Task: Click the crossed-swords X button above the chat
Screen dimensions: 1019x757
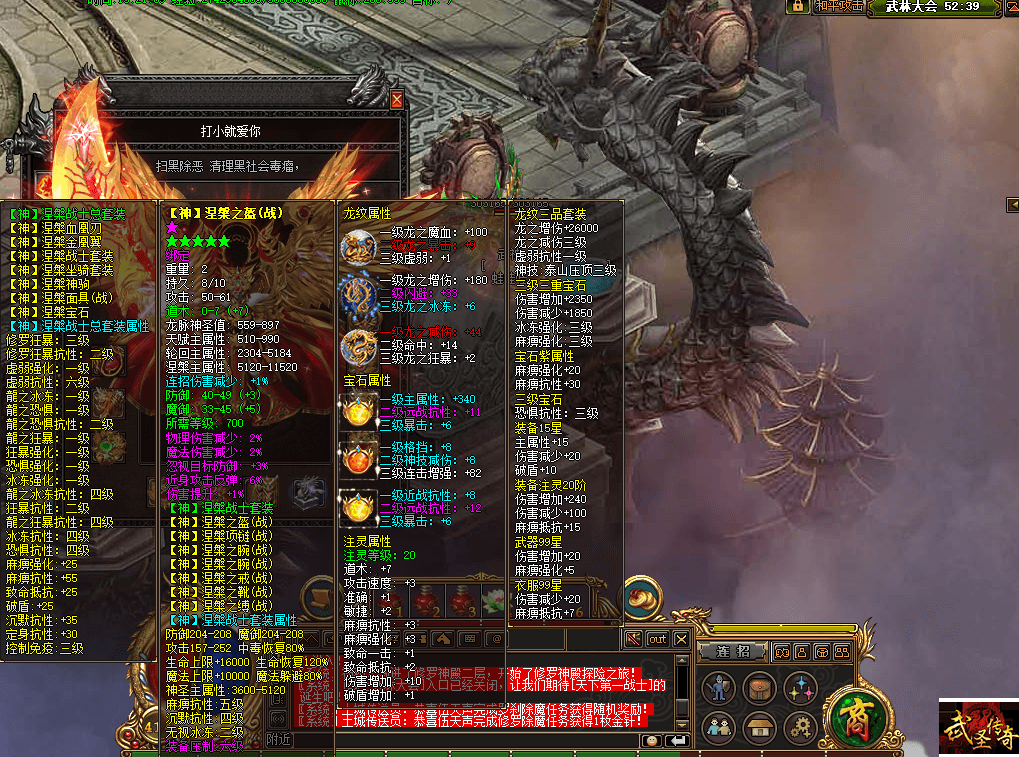Action: pyautogui.click(x=681, y=639)
